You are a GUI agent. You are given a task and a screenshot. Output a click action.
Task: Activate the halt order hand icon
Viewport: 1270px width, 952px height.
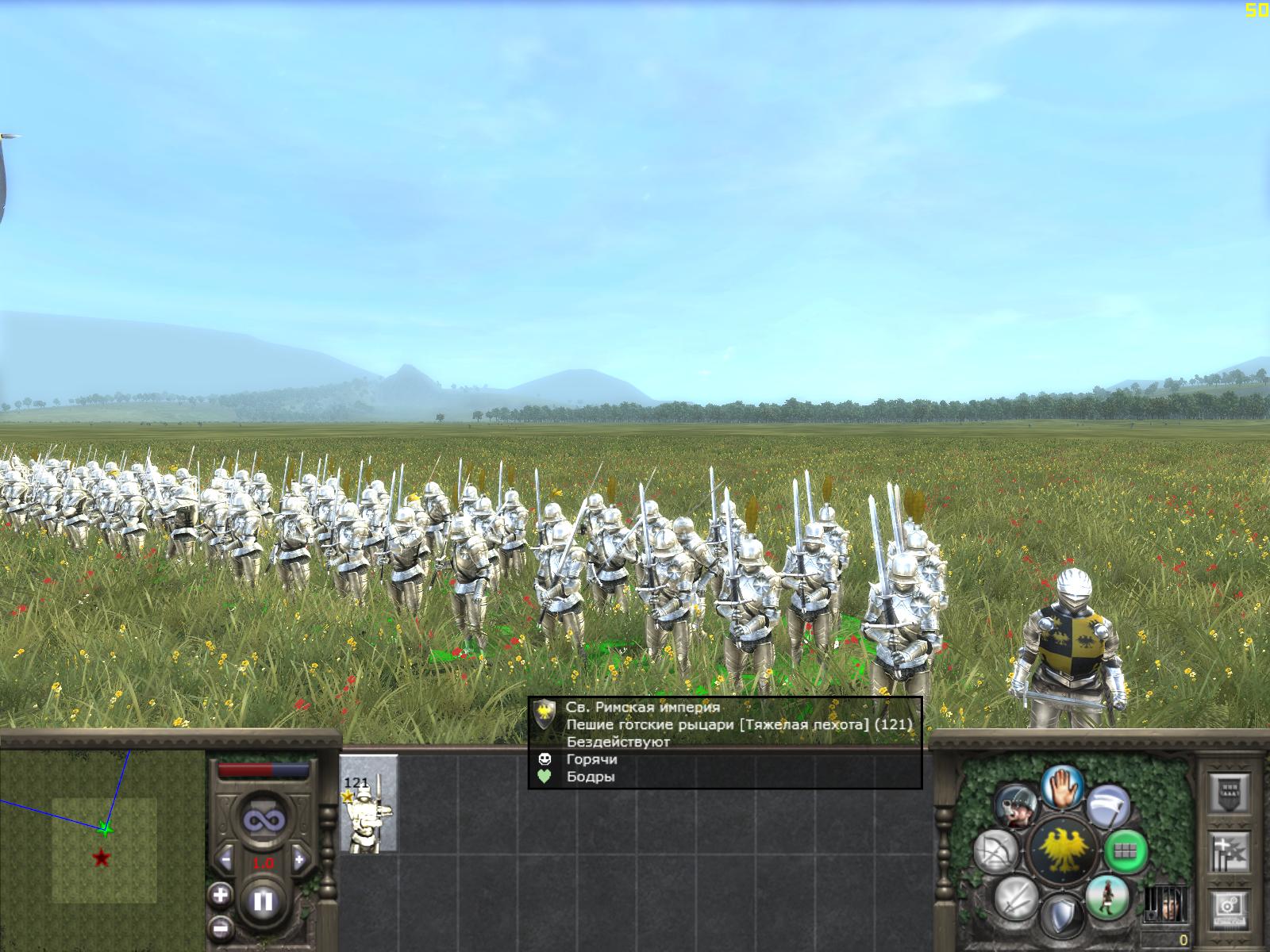[1063, 788]
